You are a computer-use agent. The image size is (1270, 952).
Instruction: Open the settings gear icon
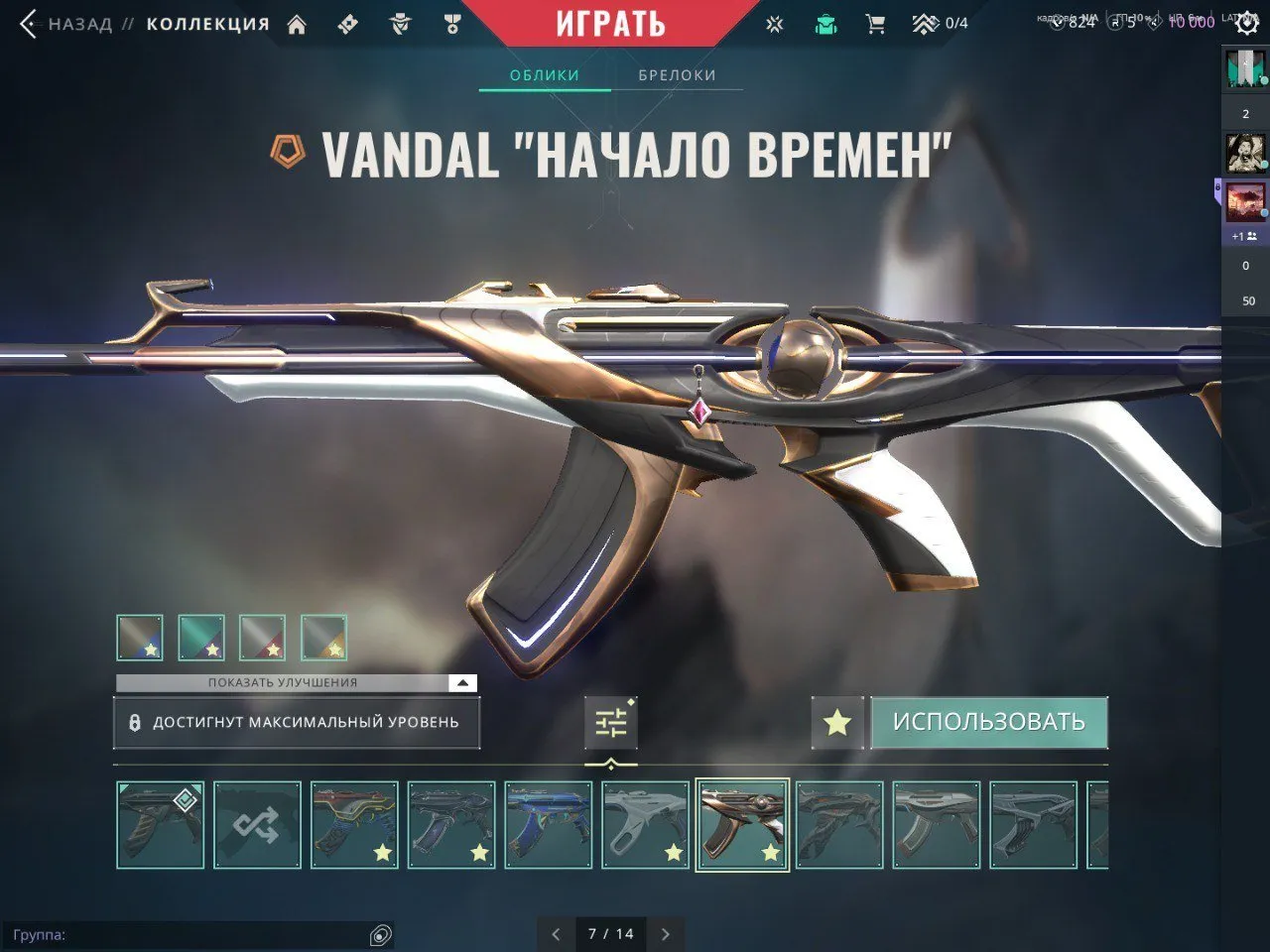[1247, 23]
